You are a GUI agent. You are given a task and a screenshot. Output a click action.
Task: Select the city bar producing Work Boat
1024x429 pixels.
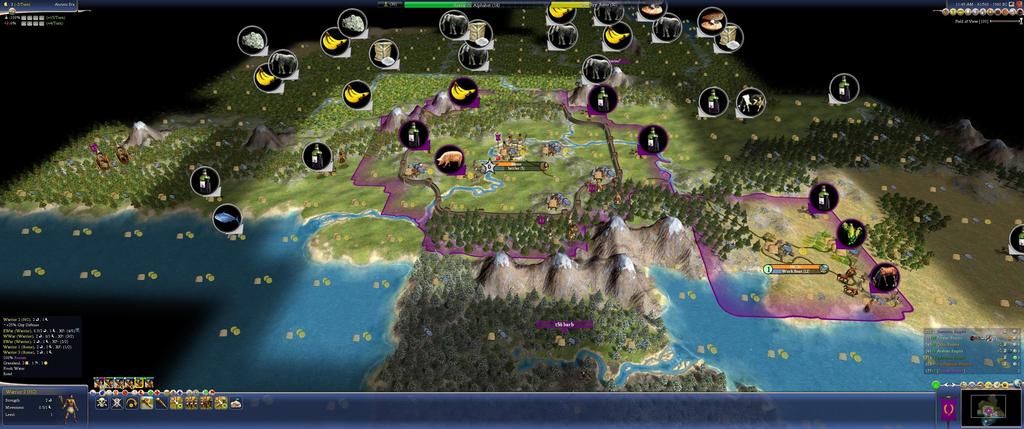click(800, 269)
